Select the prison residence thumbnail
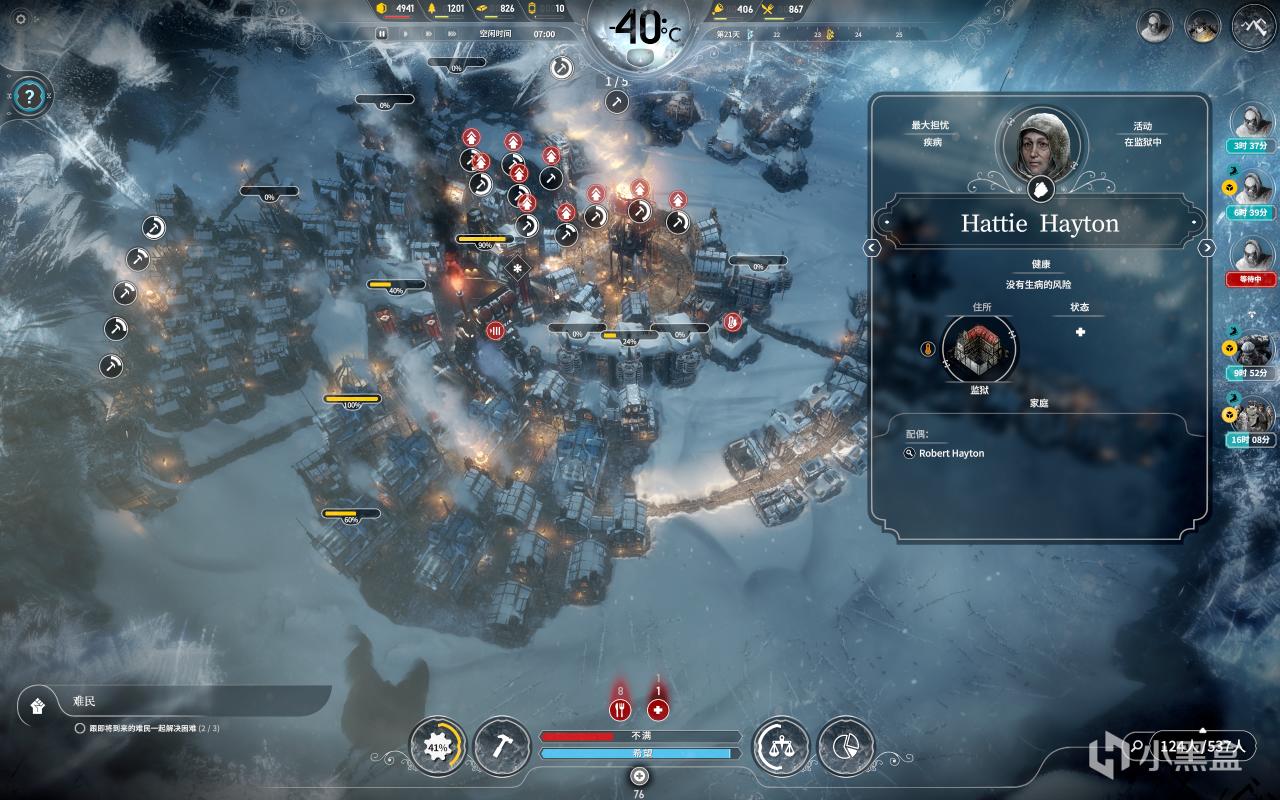Screen dimensions: 1280x800 (x=979, y=349)
